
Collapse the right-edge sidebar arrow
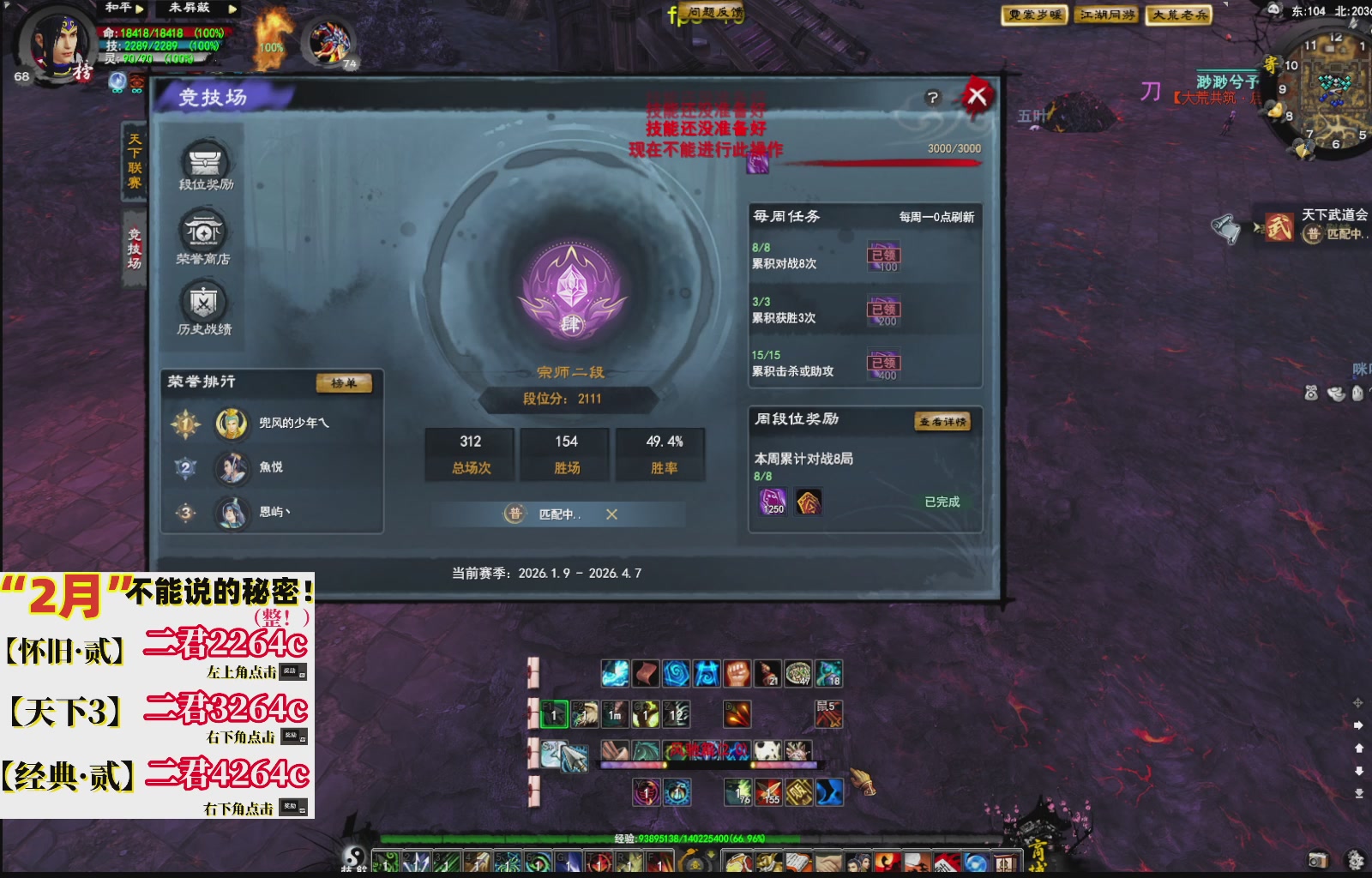tap(1357, 725)
